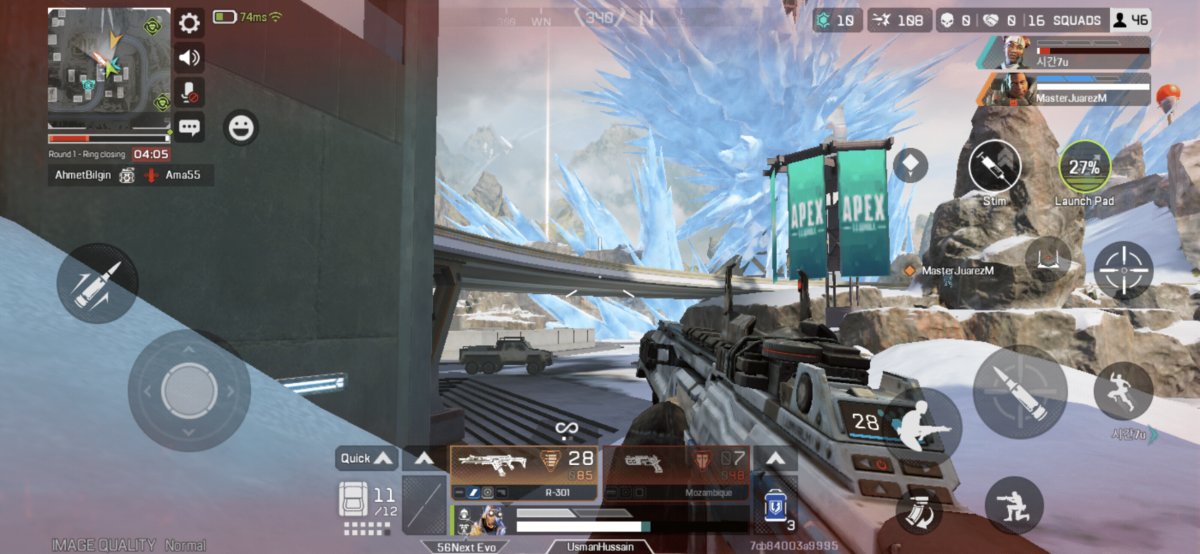
Task: Activate the Launch Pad ultimate
Action: (1084, 166)
